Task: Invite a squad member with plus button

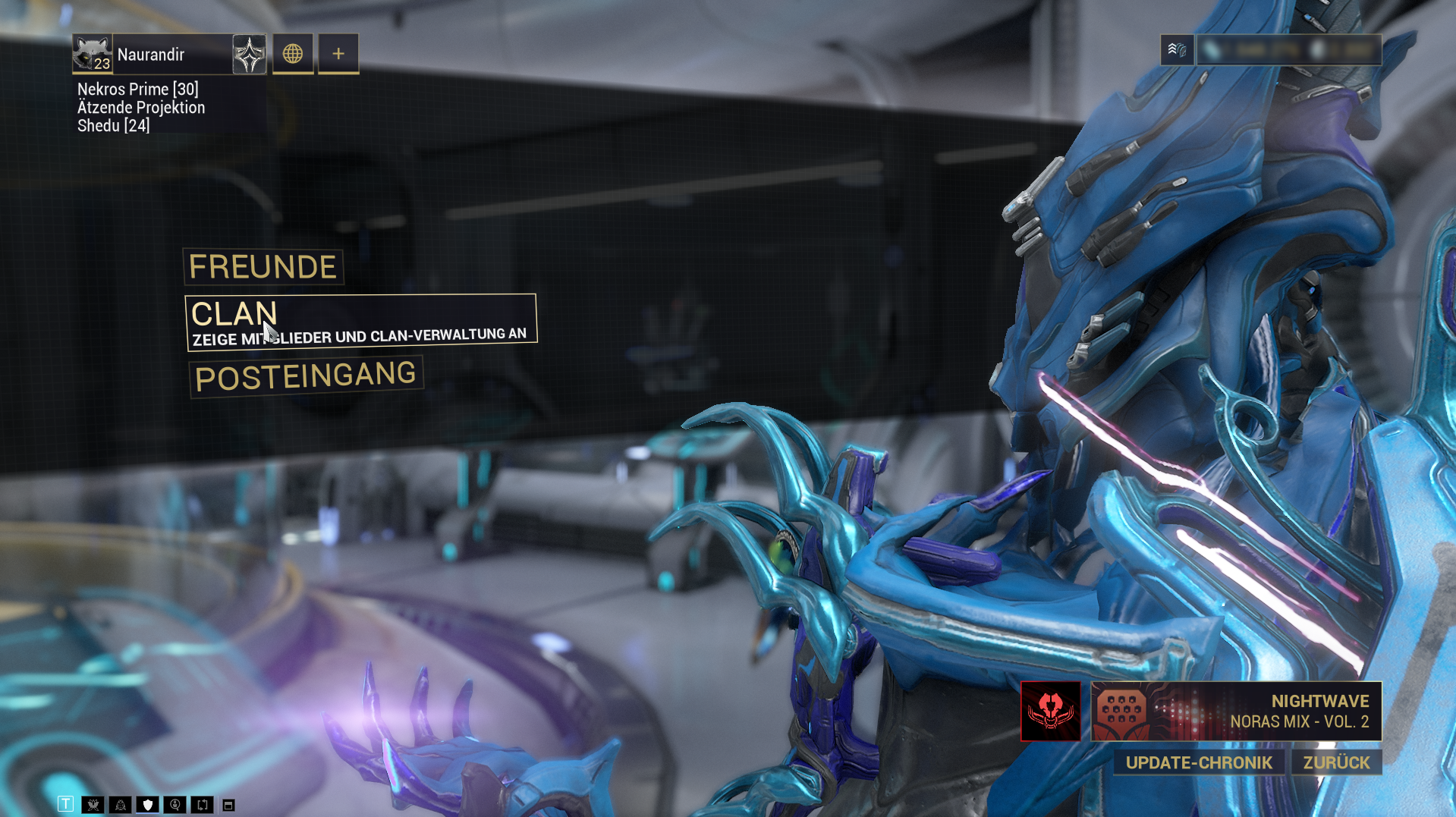Action: (338, 54)
